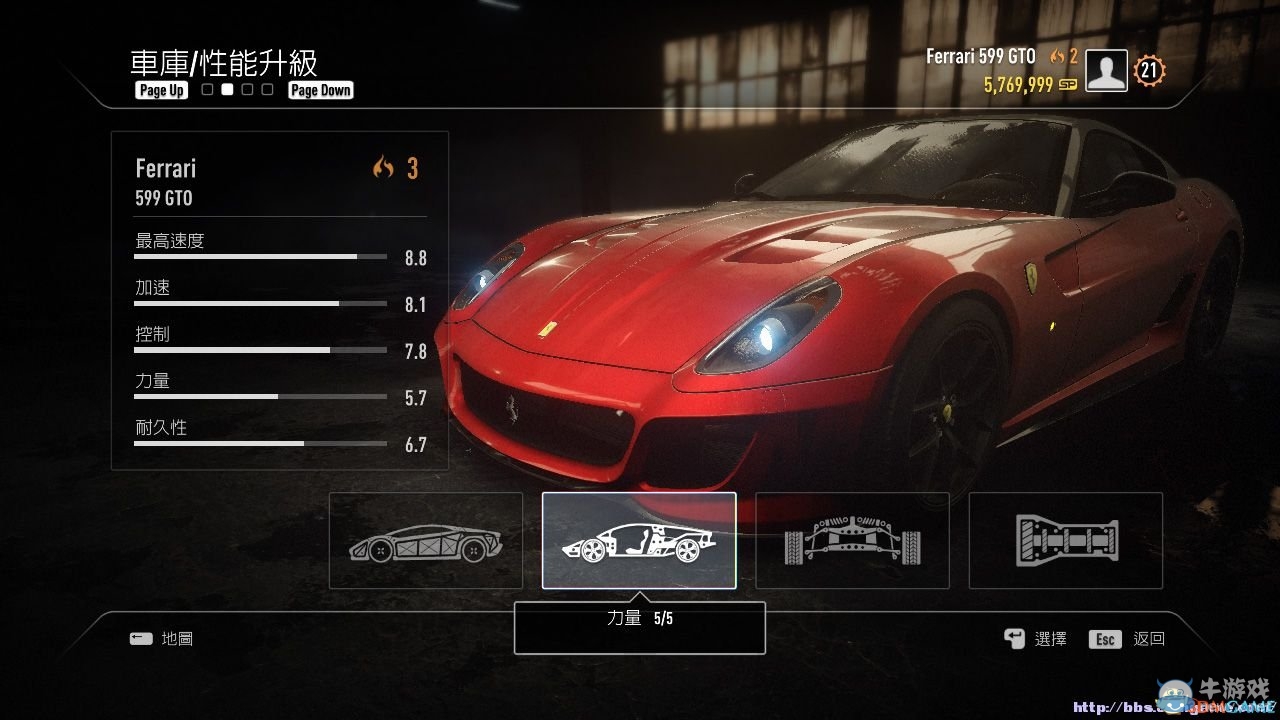Click the player avatar portrait
Viewport: 1280px width, 720px height.
tap(1106, 71)
